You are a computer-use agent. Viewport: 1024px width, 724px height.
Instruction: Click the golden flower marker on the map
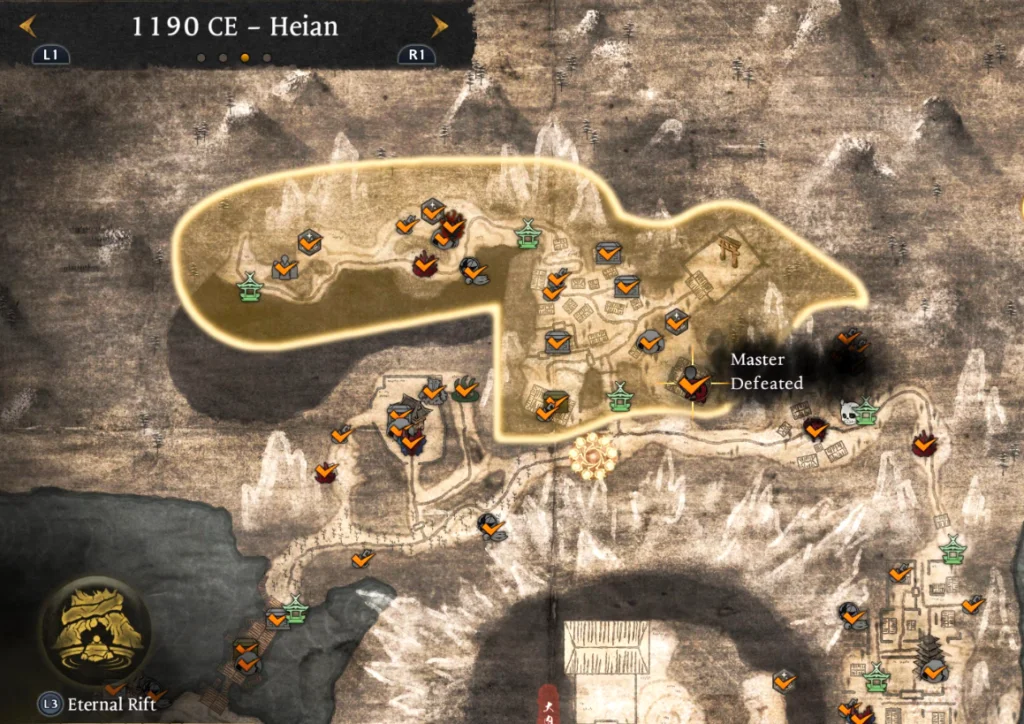coord(593,458)
